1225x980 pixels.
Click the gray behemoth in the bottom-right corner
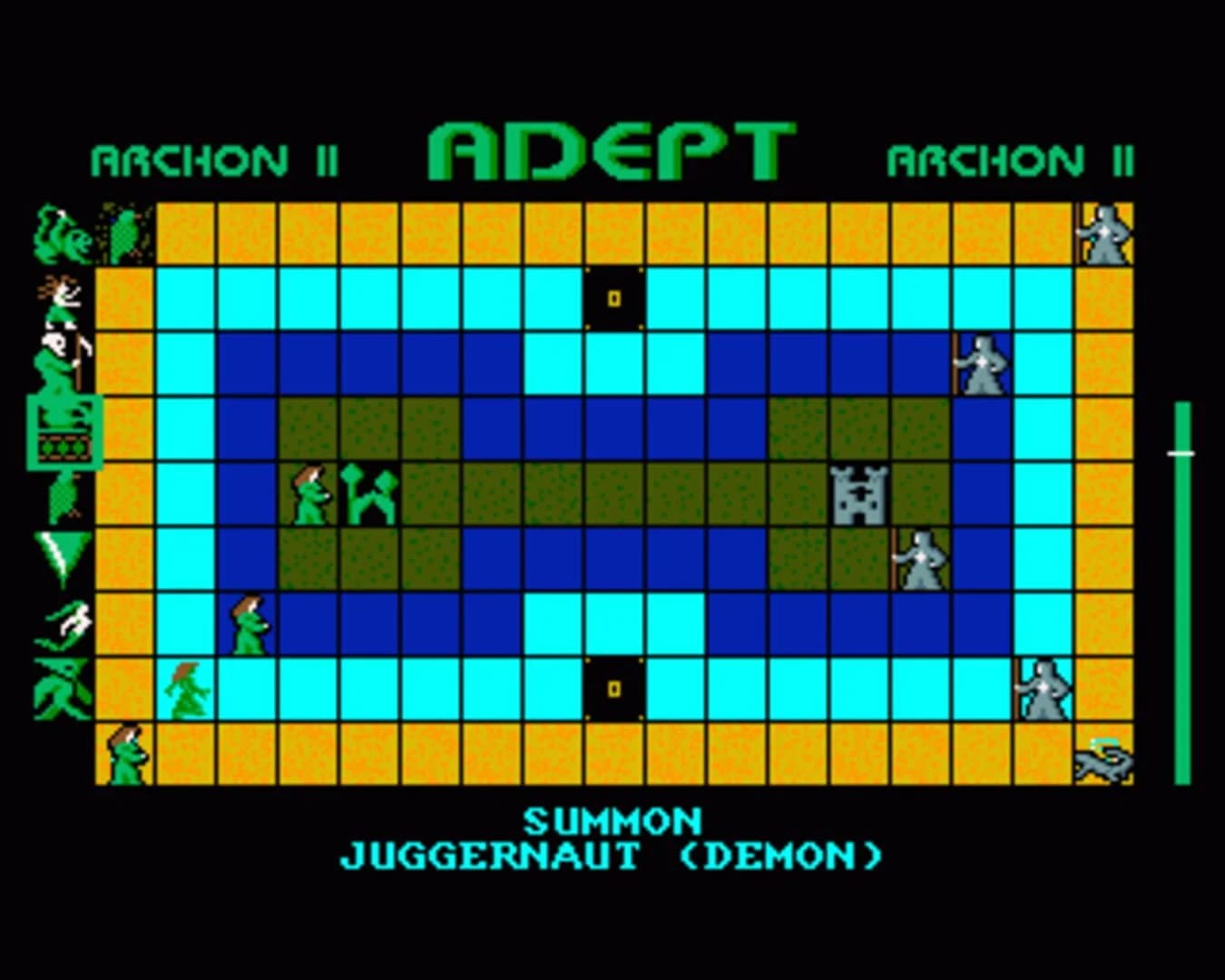click(x=1105, y=762)
